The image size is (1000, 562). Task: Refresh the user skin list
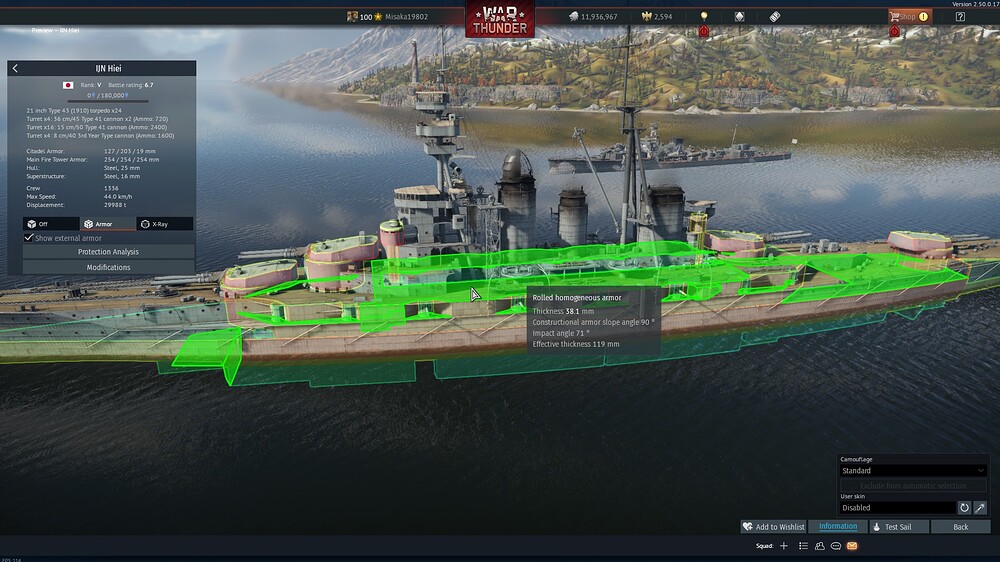[x=964, y=508]
